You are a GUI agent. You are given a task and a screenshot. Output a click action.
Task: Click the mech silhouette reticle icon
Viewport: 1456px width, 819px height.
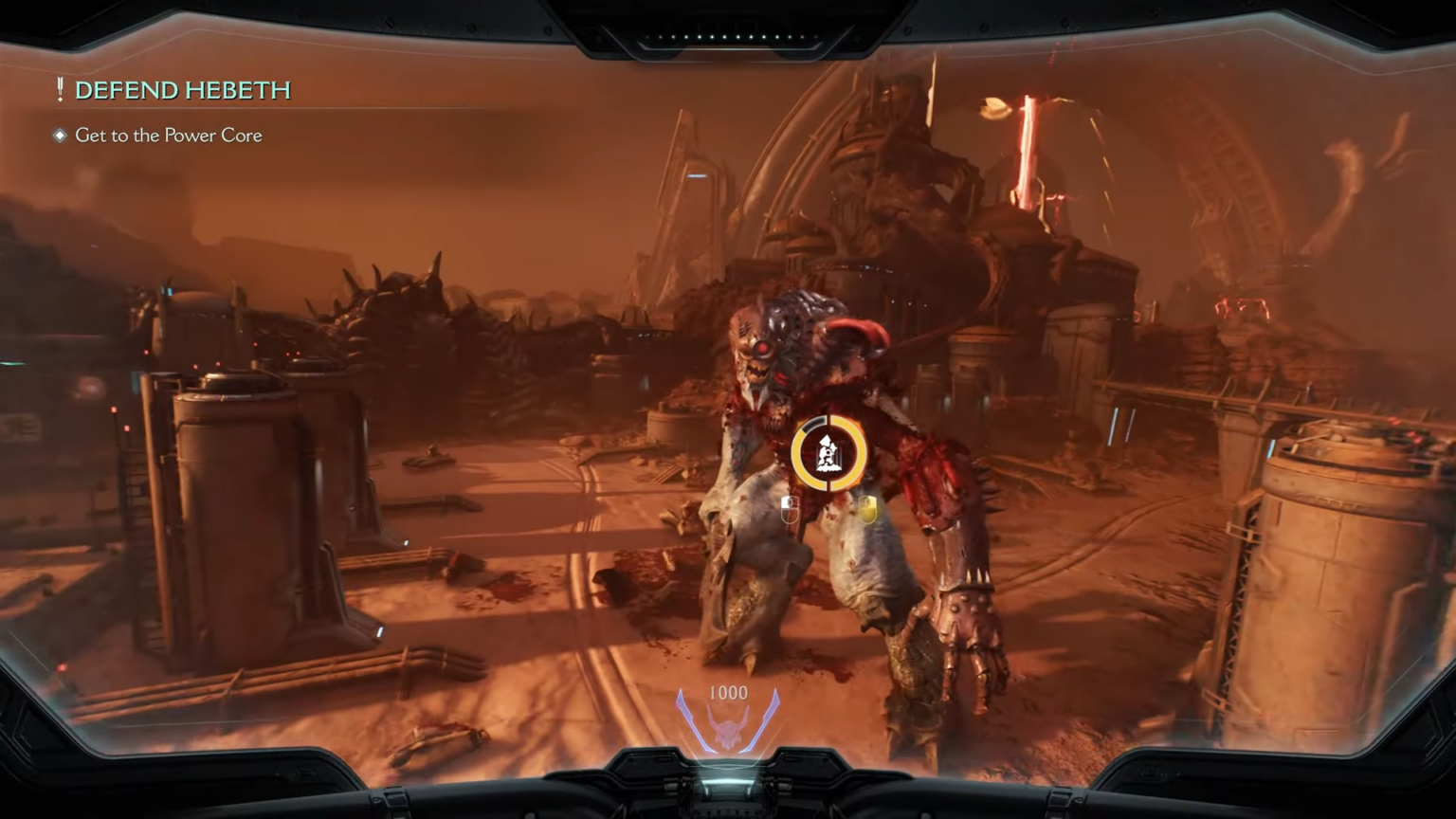829,454
